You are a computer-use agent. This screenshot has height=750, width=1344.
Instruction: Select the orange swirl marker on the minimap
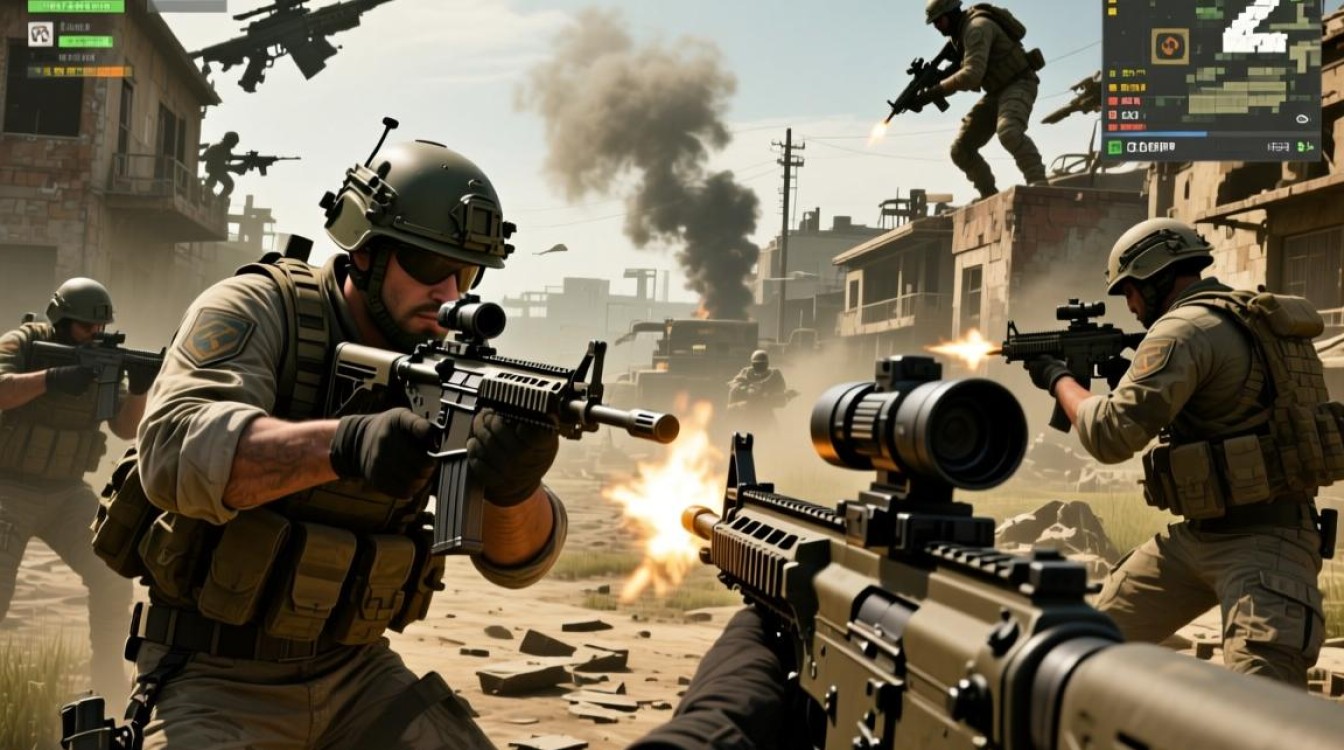pyautogui.click(x=1169, y=45)
